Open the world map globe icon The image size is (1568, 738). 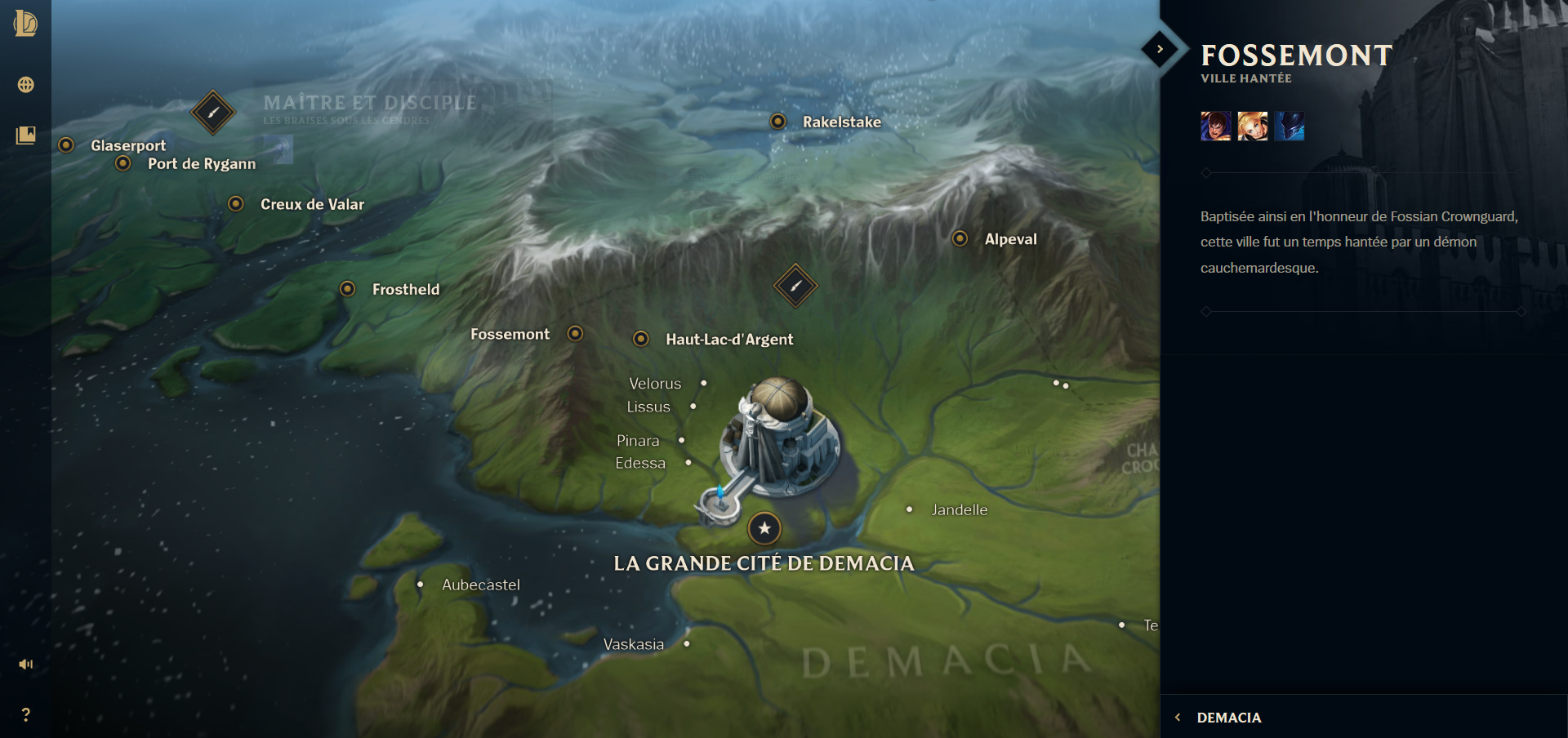[25, 84]
